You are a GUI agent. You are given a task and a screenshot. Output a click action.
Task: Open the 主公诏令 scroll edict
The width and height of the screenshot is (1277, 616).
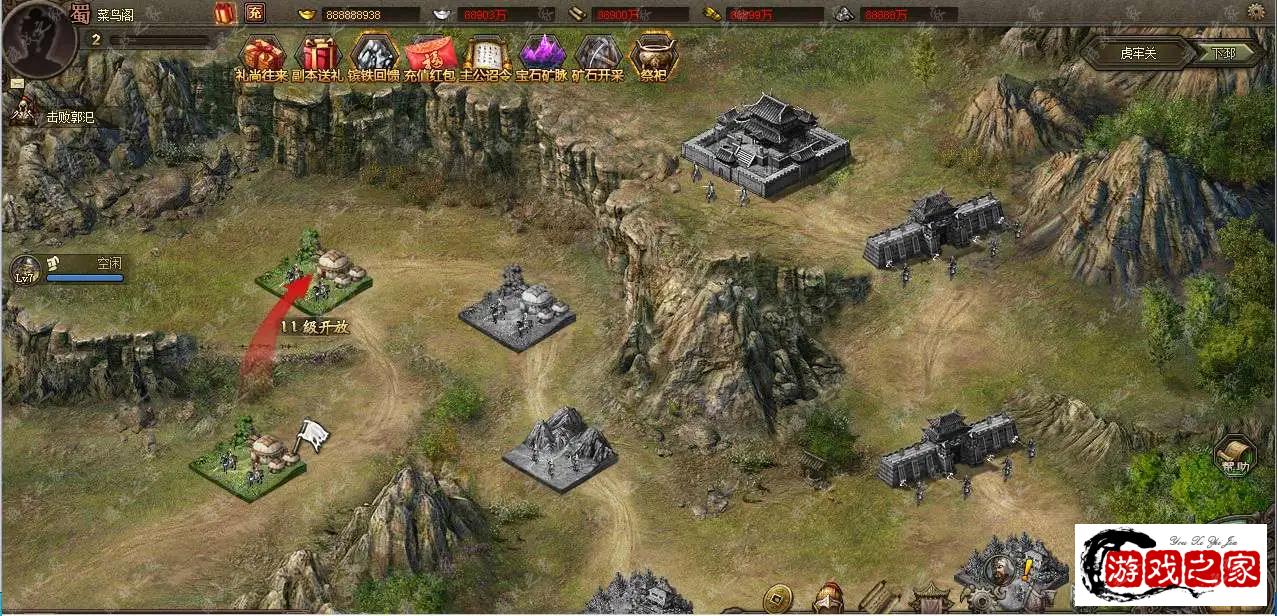(x=486, y=55)
